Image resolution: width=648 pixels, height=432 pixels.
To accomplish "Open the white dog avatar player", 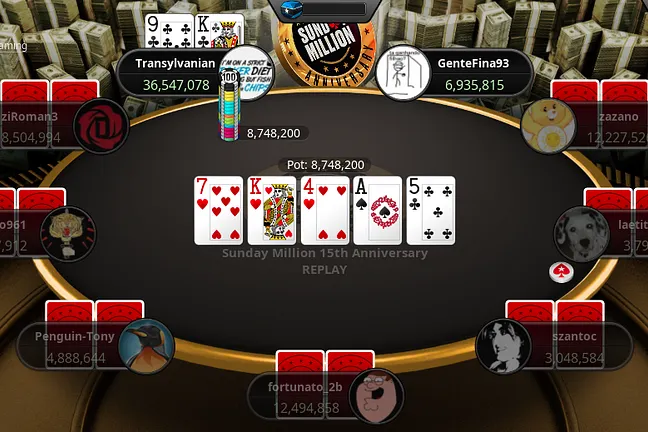I will click(581, 232).
